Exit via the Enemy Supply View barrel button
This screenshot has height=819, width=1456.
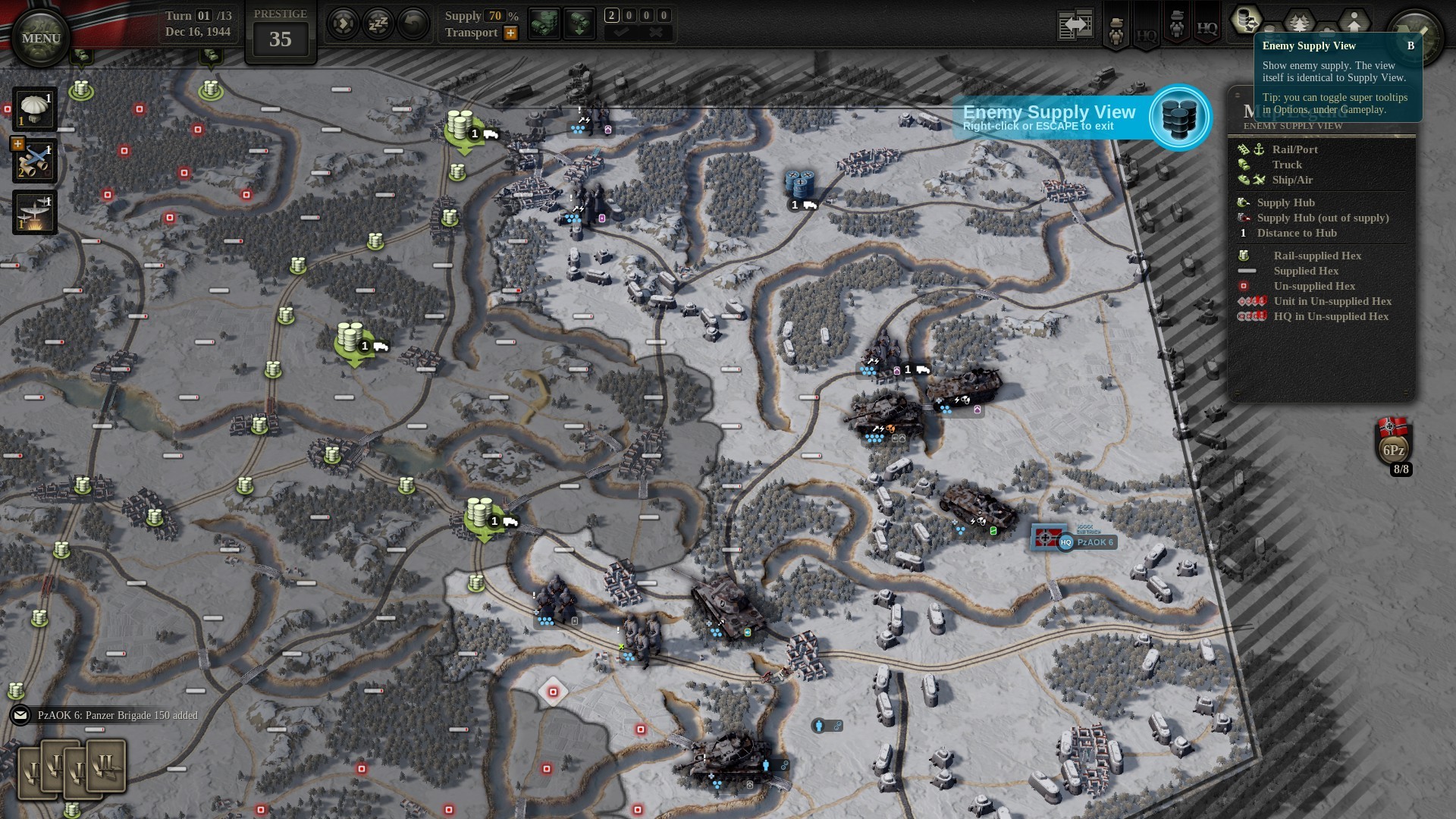(1179, 118)
